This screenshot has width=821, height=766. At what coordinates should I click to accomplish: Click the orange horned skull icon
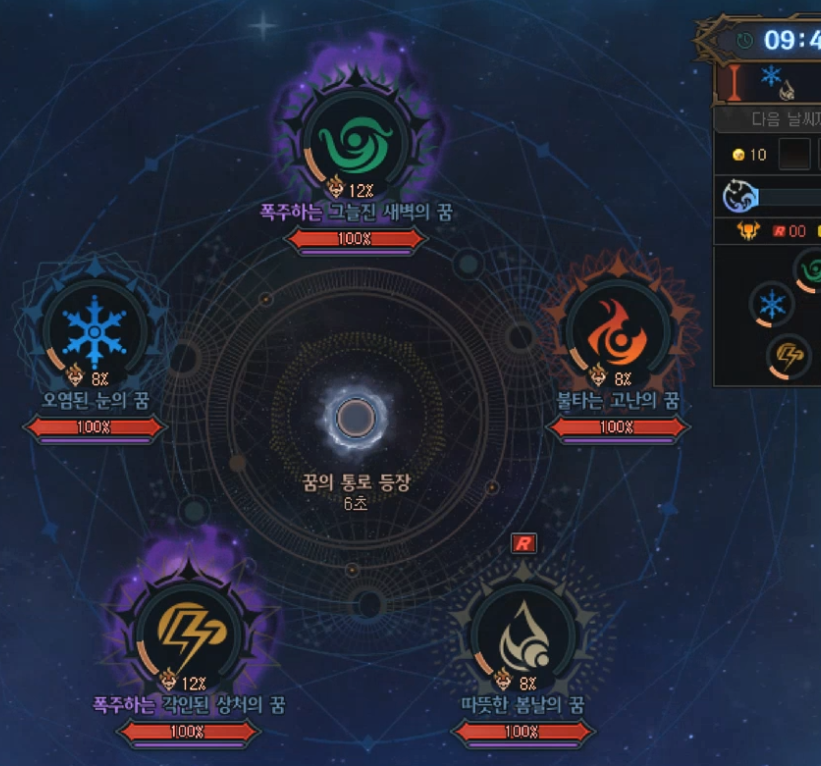748,231
